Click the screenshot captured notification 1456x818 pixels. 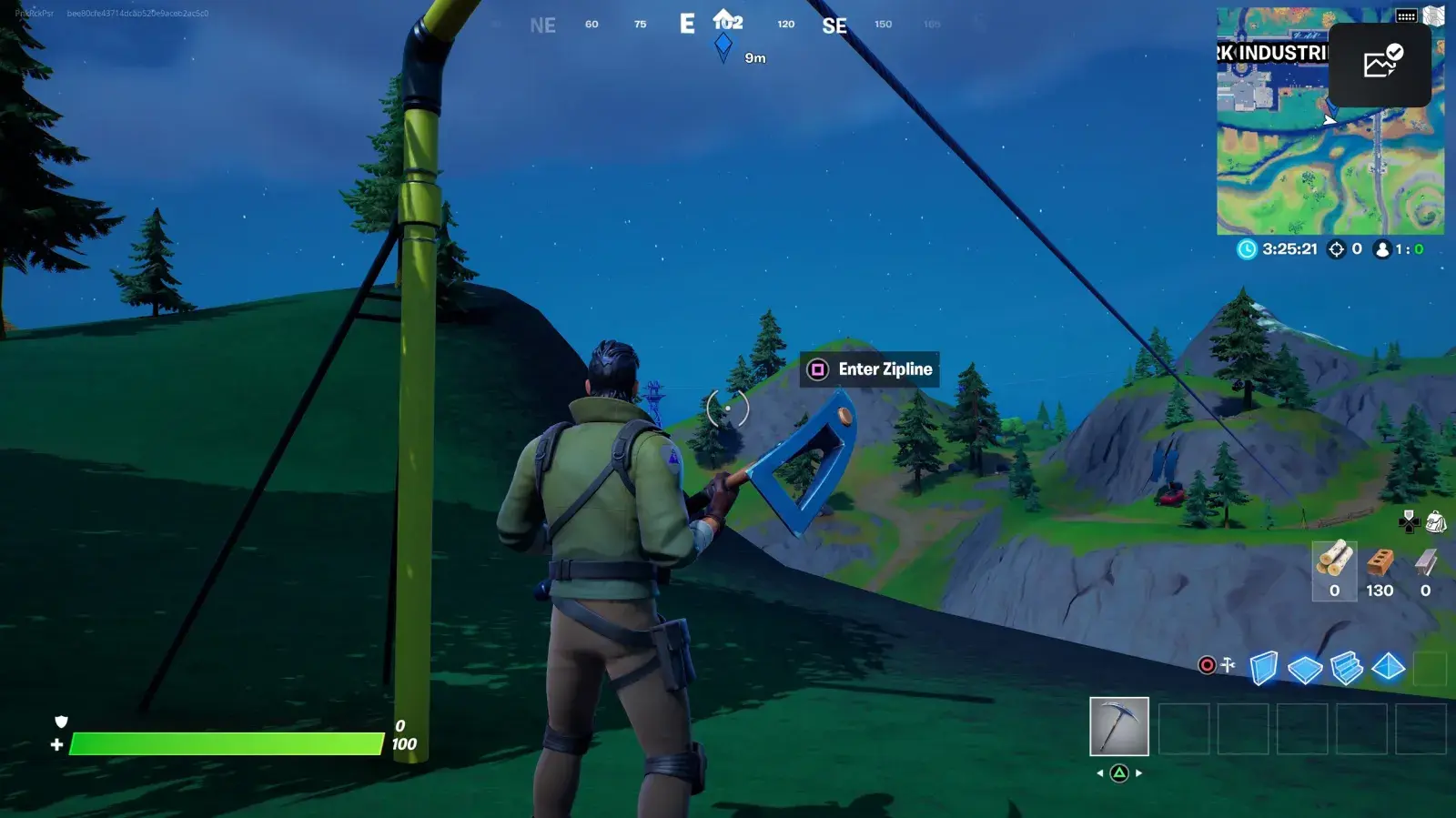click(x=1380, y=64)
